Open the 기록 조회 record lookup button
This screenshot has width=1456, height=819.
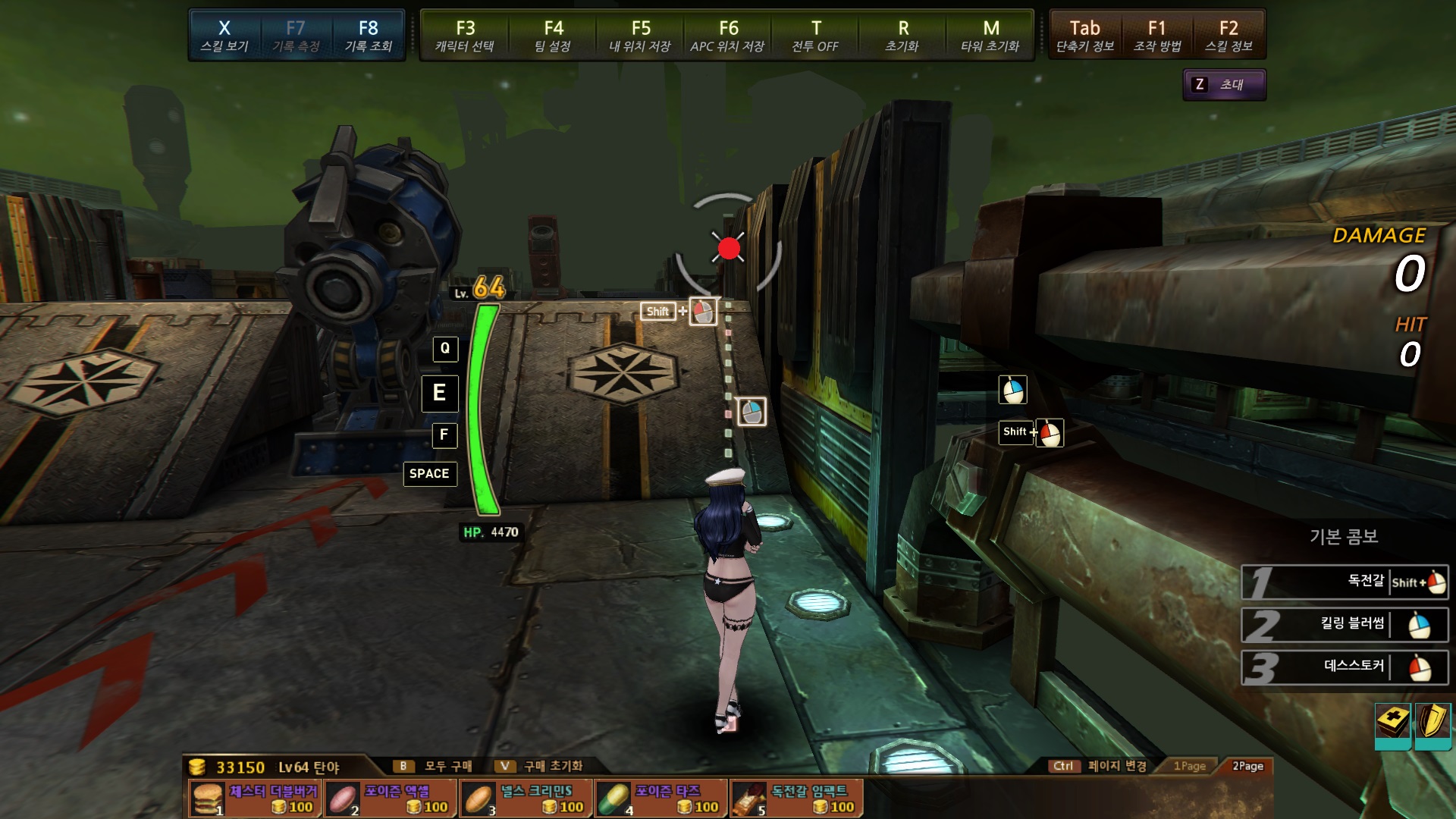[368, 36]
